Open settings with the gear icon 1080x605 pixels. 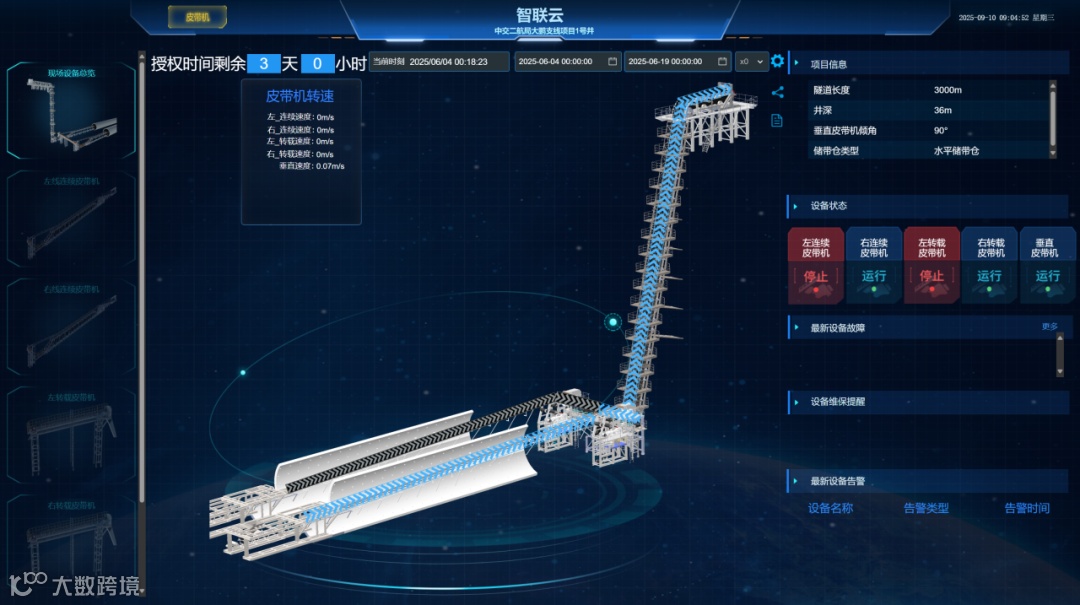777,62
